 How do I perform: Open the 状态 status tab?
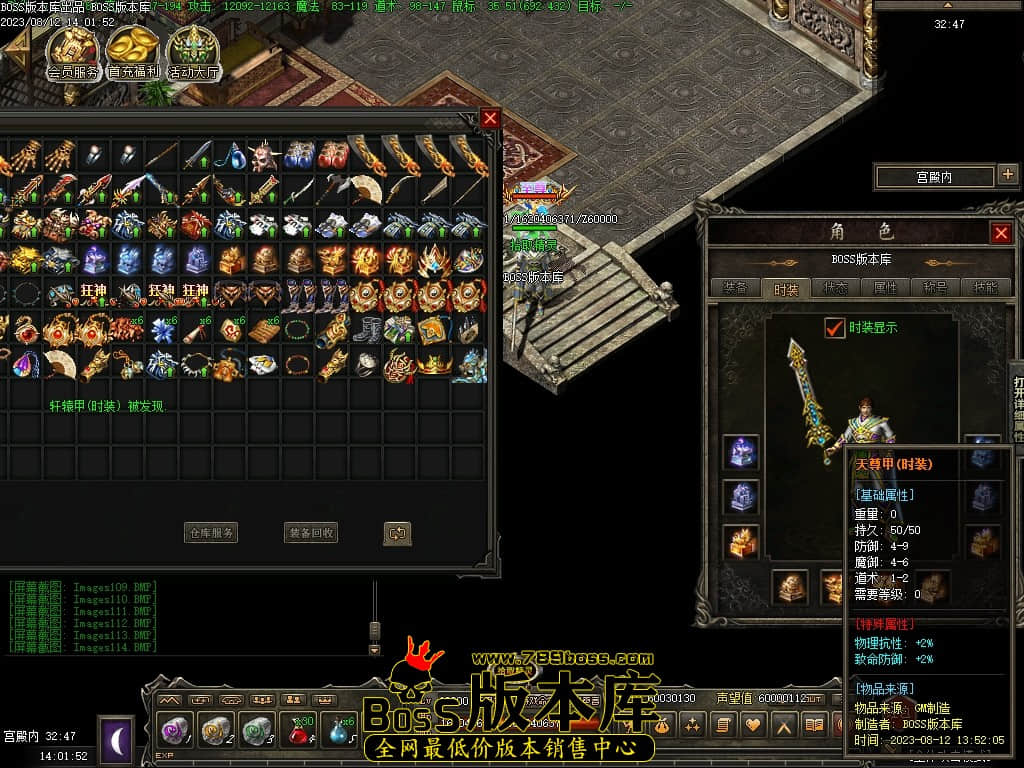(x=836, y=288)
